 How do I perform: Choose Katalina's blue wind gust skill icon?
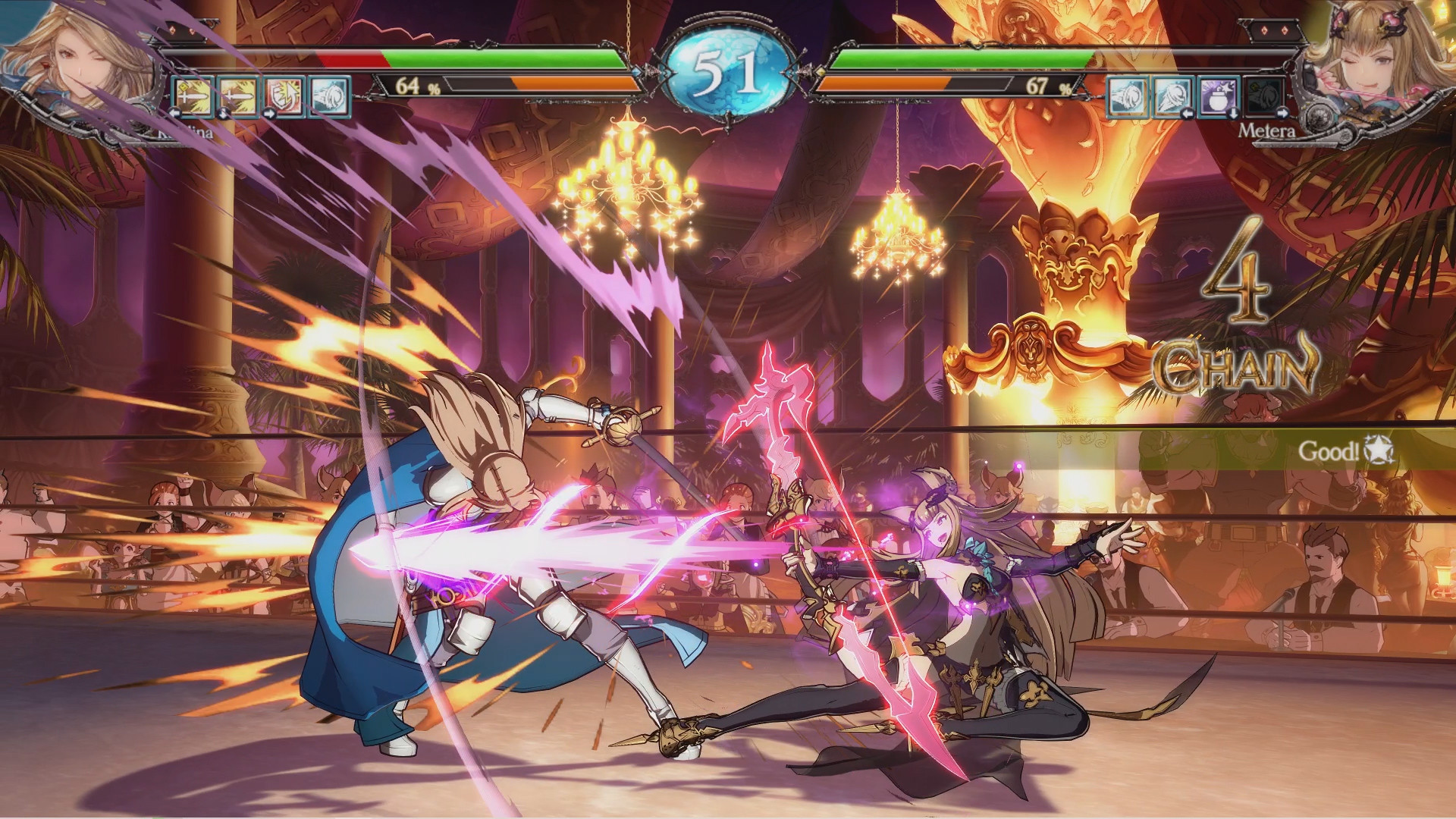coord(329,96)
